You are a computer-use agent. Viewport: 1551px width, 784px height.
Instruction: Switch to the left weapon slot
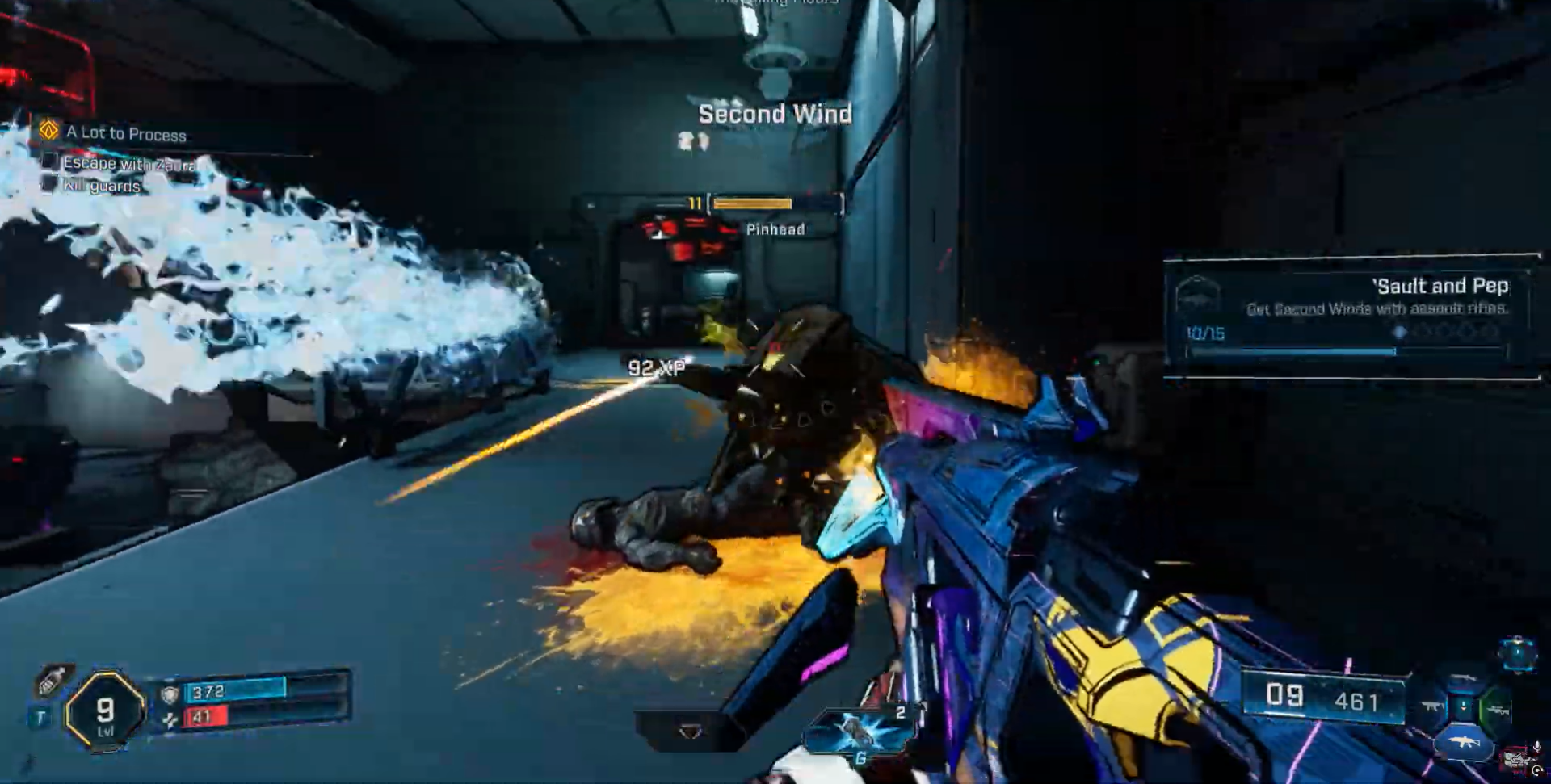[x=1433, y=708]
